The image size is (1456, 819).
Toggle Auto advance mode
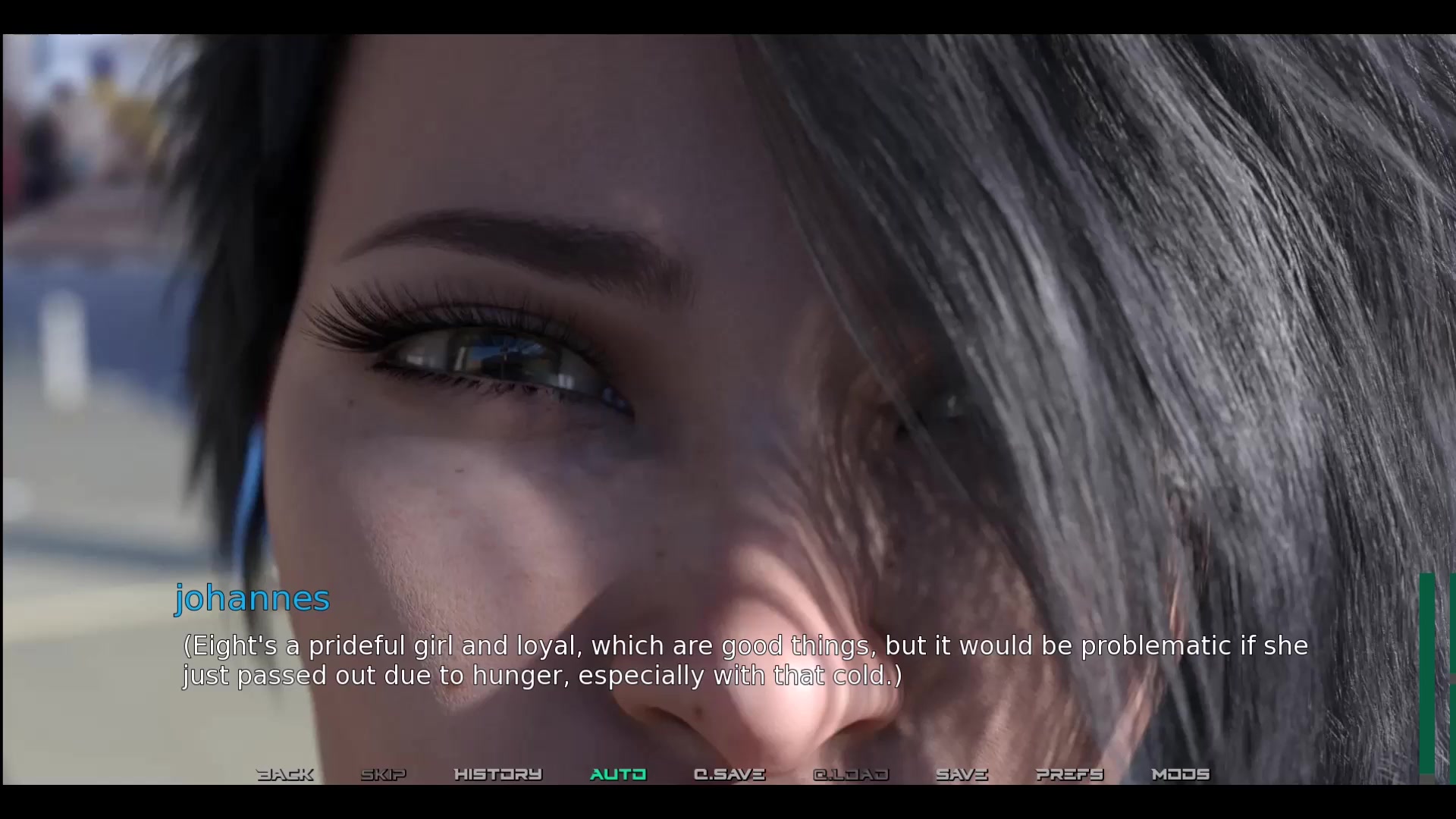click(x=618, y=774)
